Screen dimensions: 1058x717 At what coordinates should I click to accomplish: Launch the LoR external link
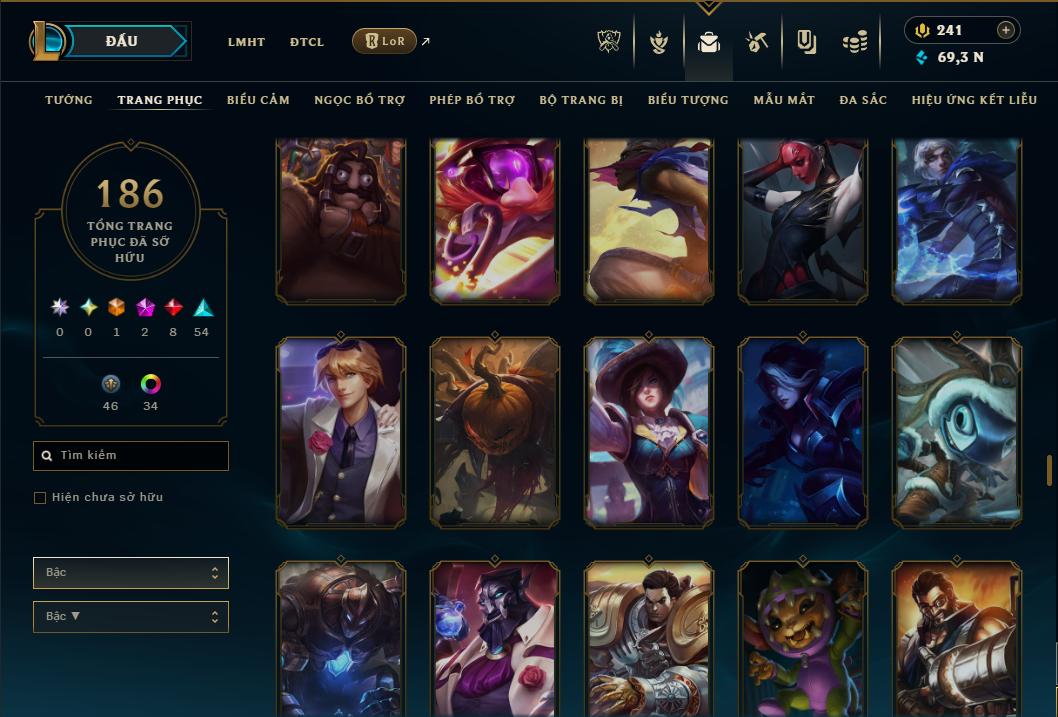pos(385,41)
